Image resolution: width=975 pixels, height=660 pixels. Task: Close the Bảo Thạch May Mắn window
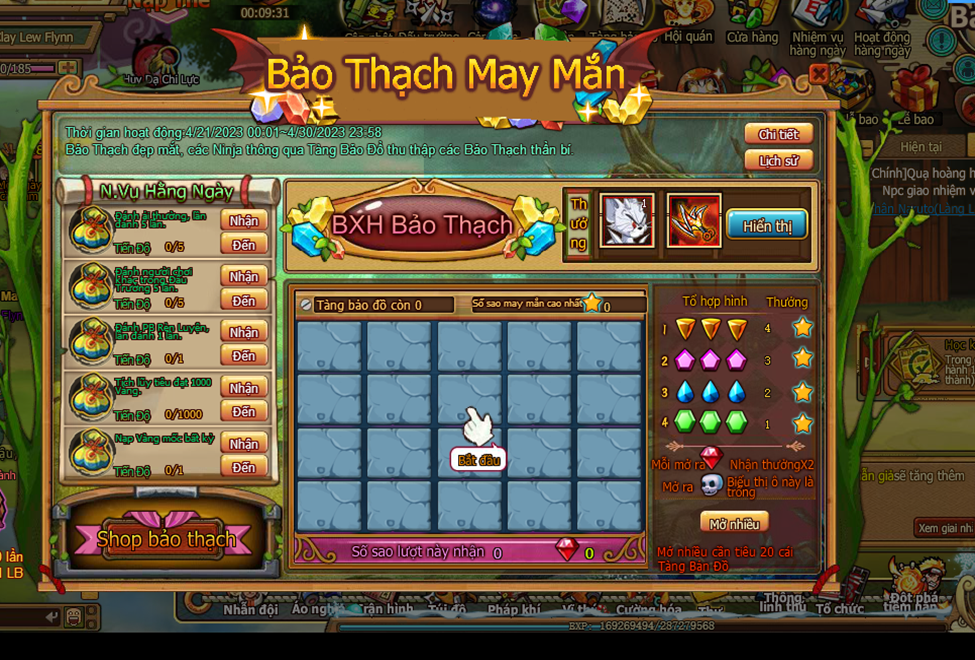pos(819,74)
